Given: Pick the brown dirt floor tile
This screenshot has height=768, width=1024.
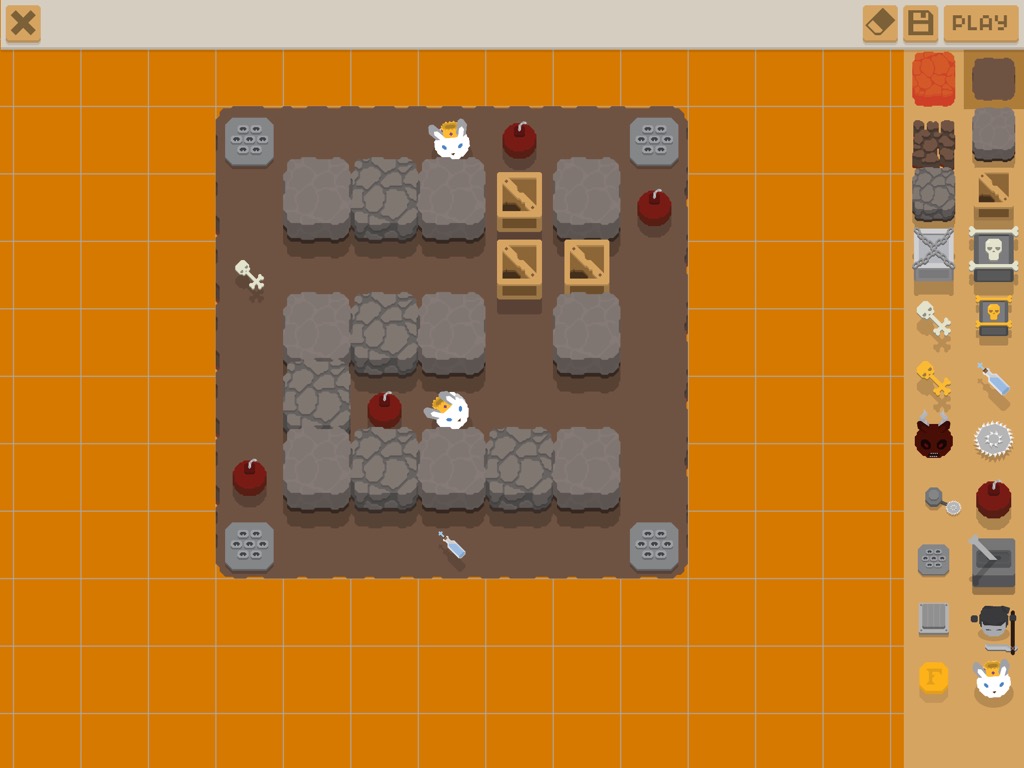Looking at the screenshot, I should click(993, 79).
